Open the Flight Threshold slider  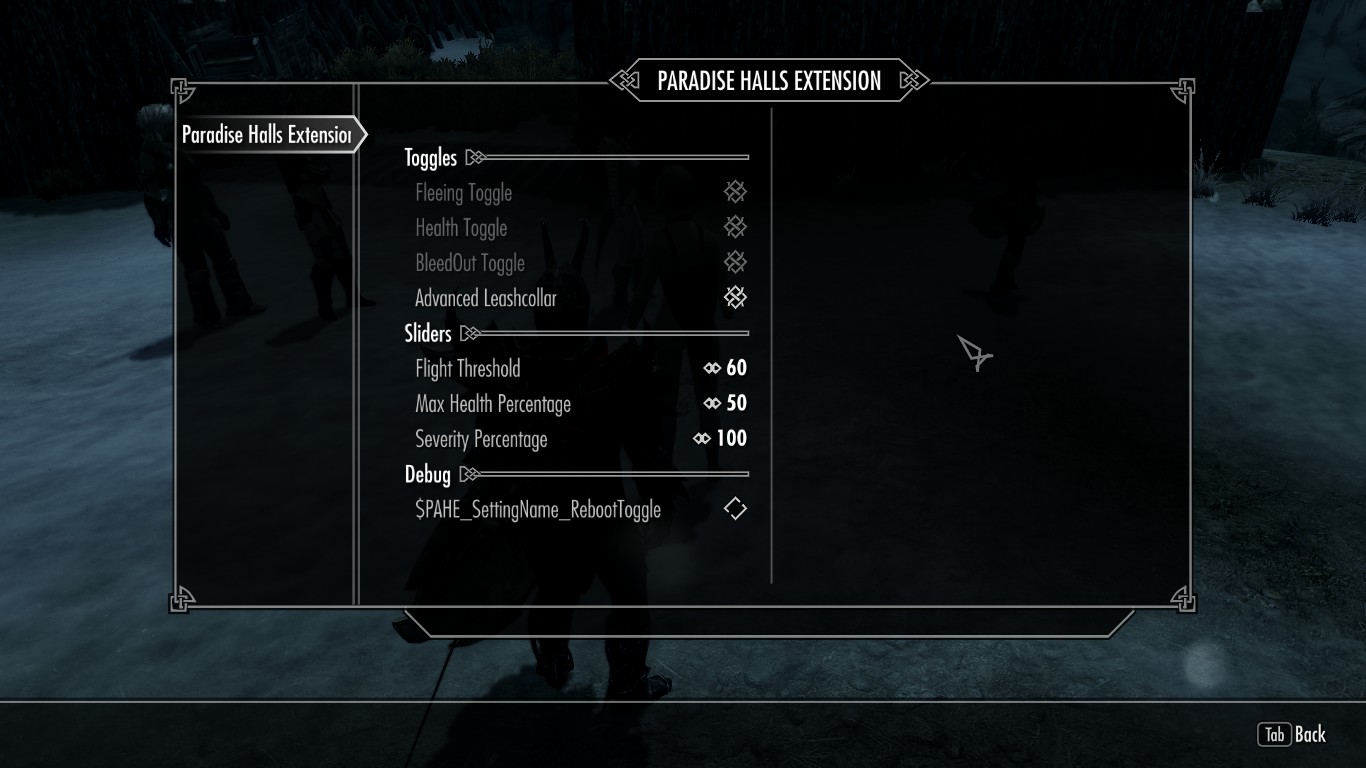pyautogui.click(x=580, y=368)
